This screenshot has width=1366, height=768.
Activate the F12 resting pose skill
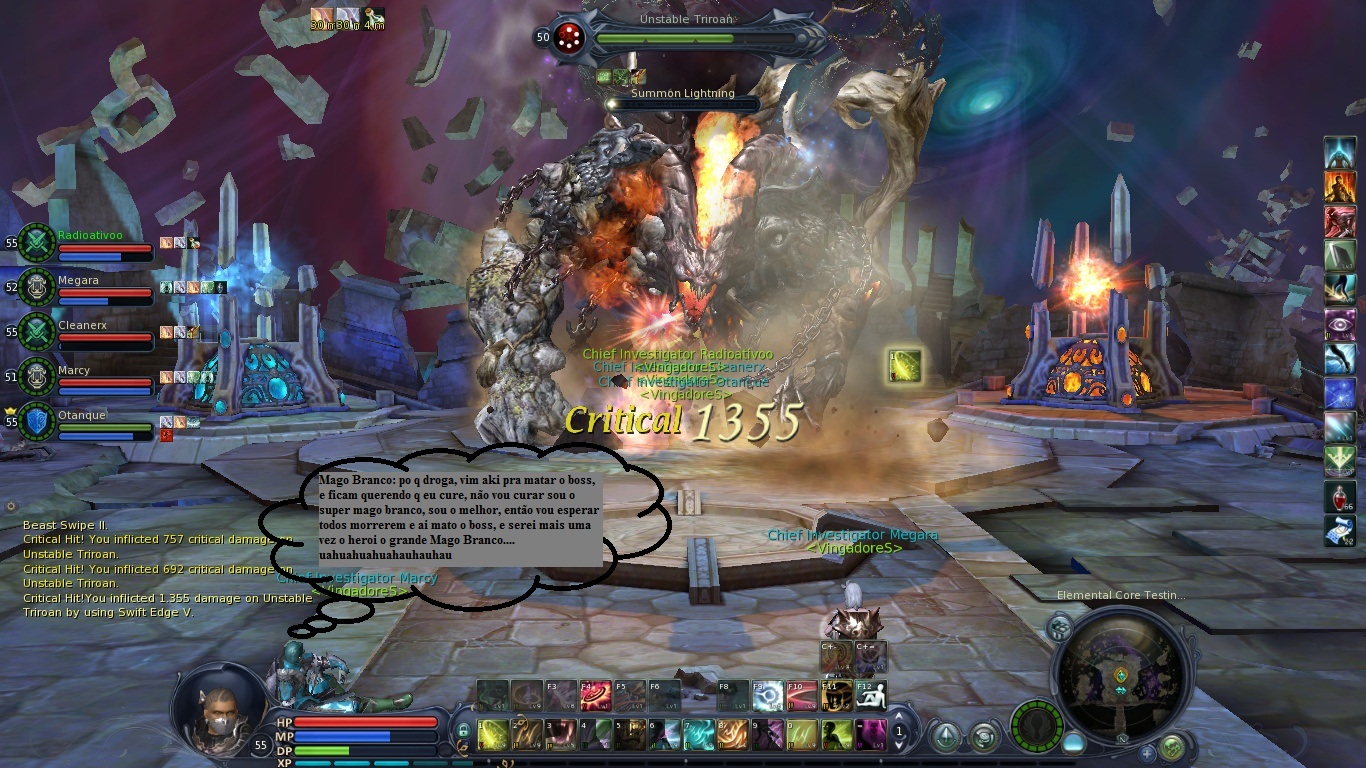870,695
